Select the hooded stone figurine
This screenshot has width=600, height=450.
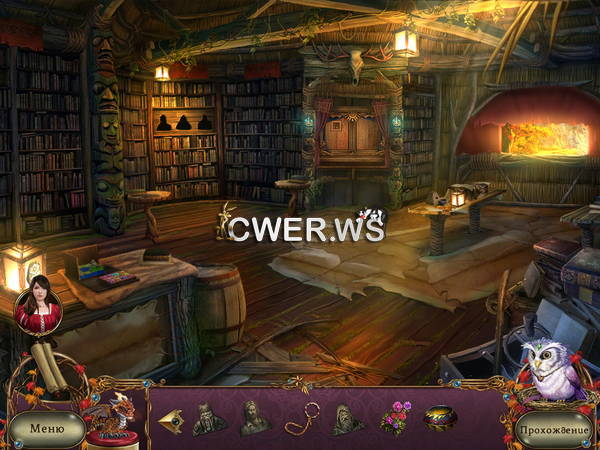coord(347,419)
